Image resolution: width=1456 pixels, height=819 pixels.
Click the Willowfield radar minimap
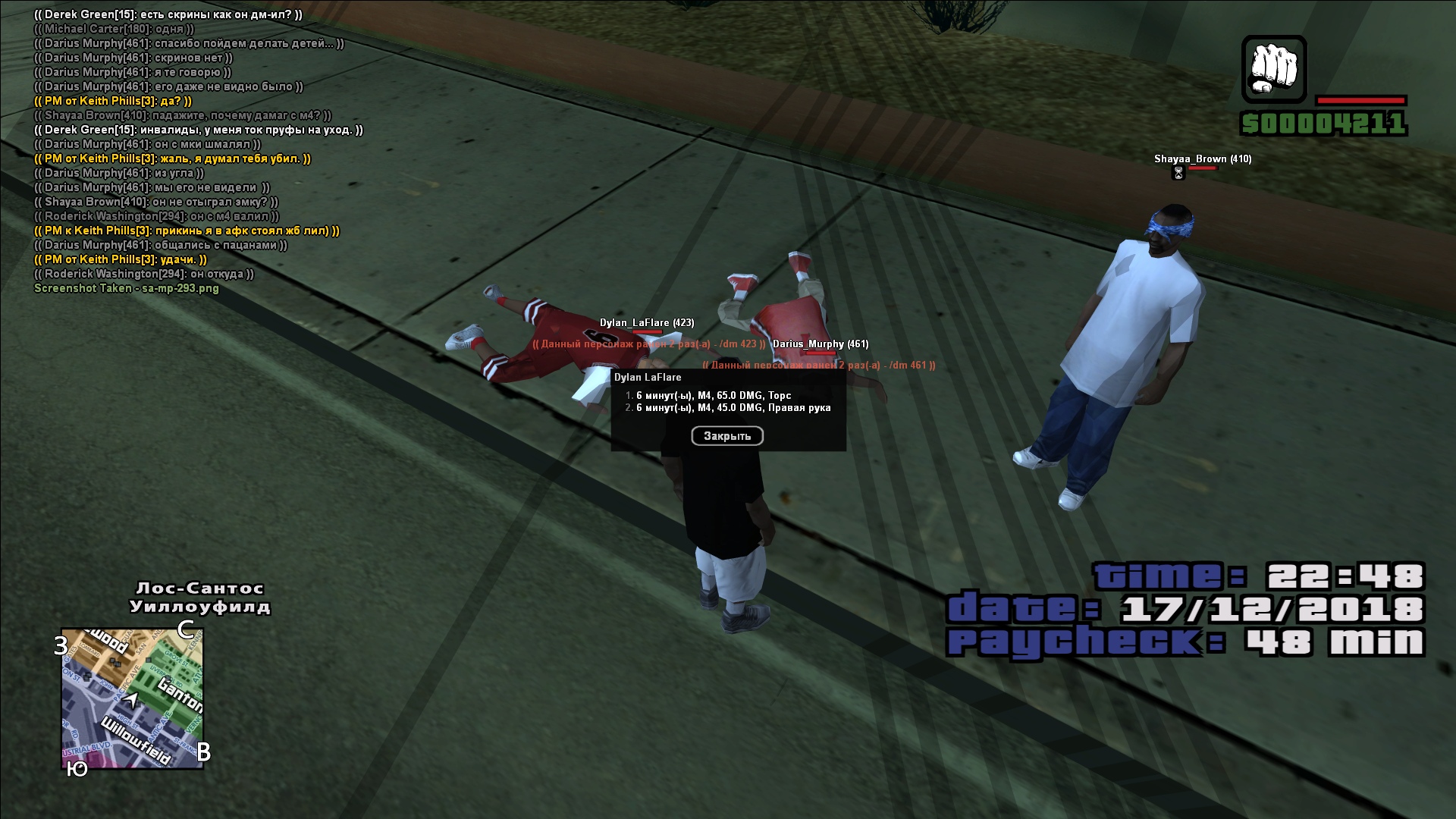[132, 698]
